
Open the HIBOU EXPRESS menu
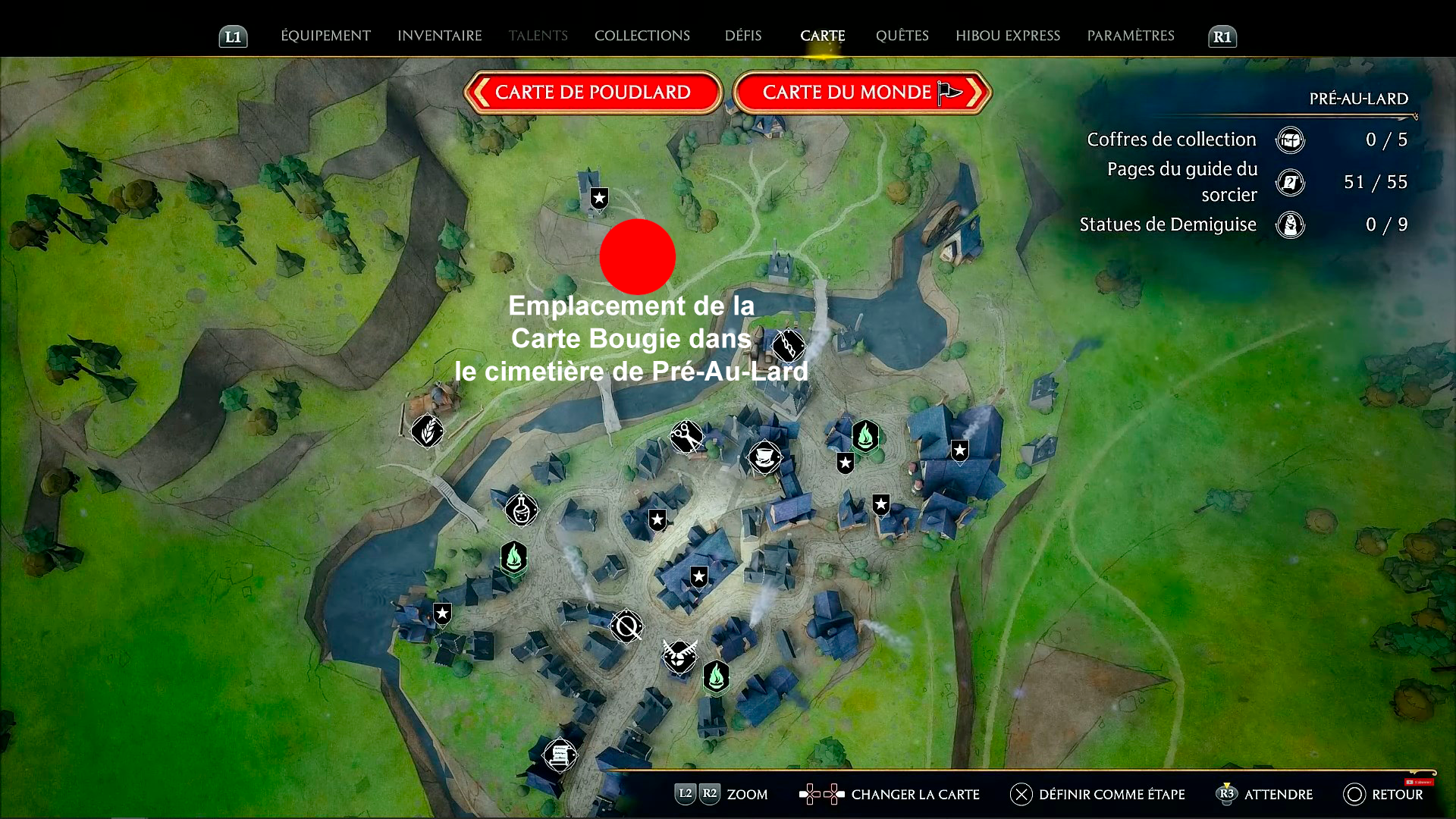pyautogui.click(x=1007, y=36)
